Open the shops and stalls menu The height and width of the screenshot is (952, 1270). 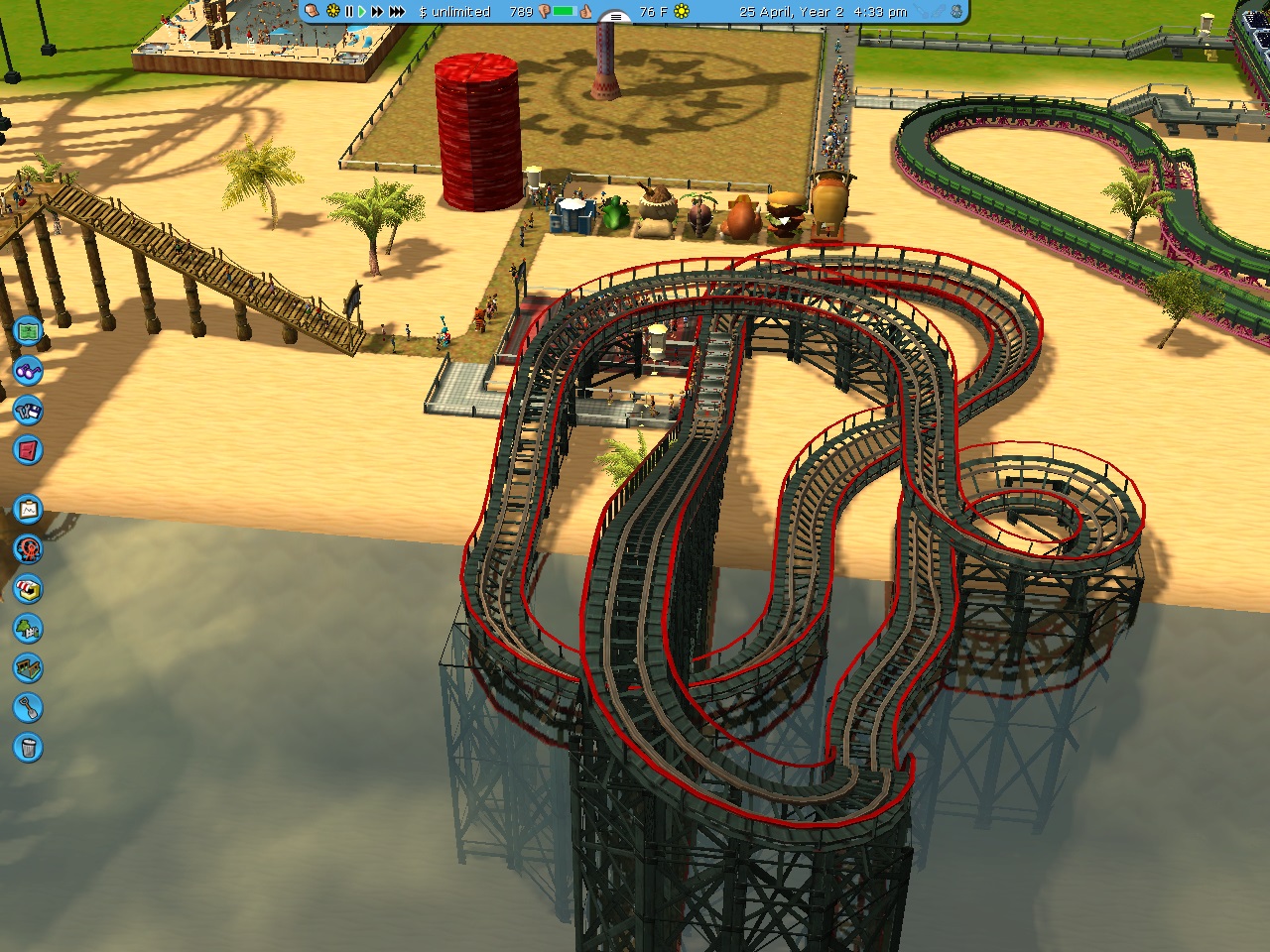pos(28,589)
